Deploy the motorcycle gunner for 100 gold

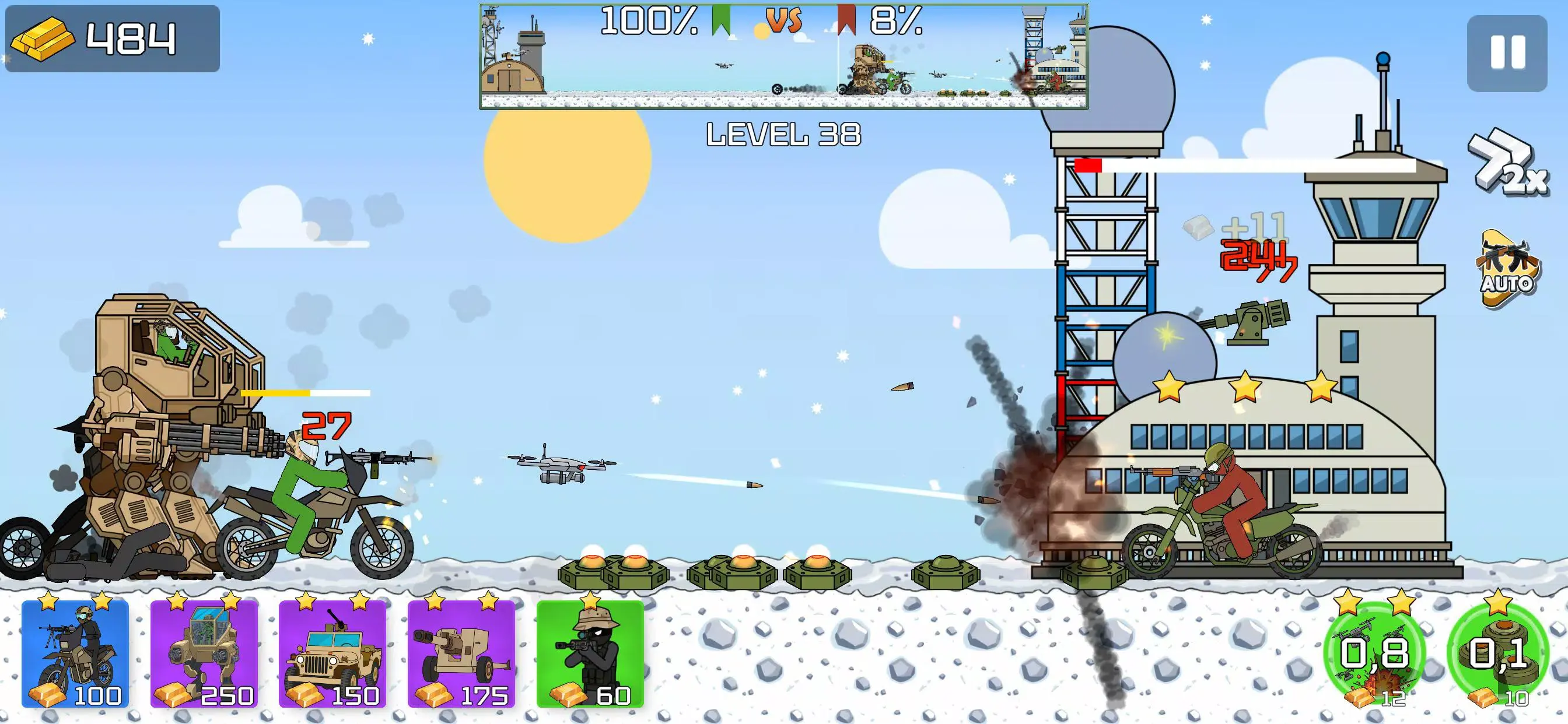coord(75,653)
